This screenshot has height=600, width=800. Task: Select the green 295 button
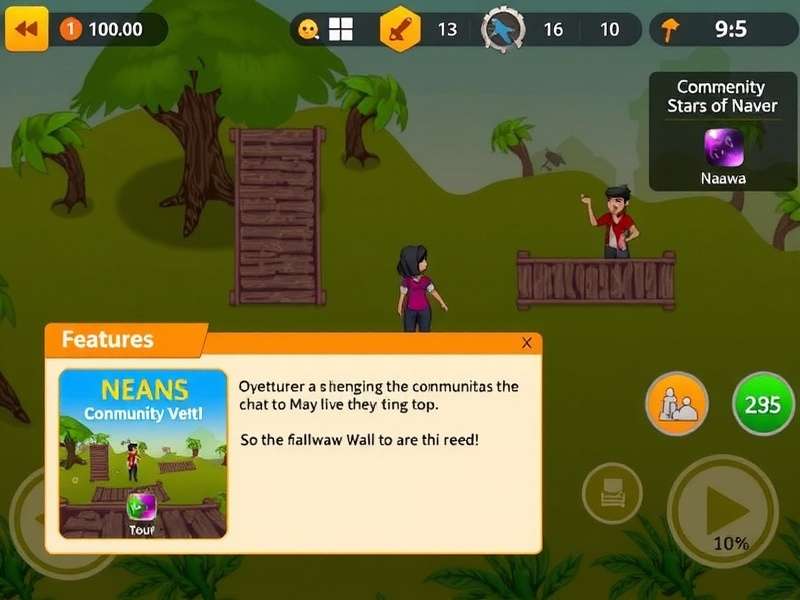pos(763,404)
